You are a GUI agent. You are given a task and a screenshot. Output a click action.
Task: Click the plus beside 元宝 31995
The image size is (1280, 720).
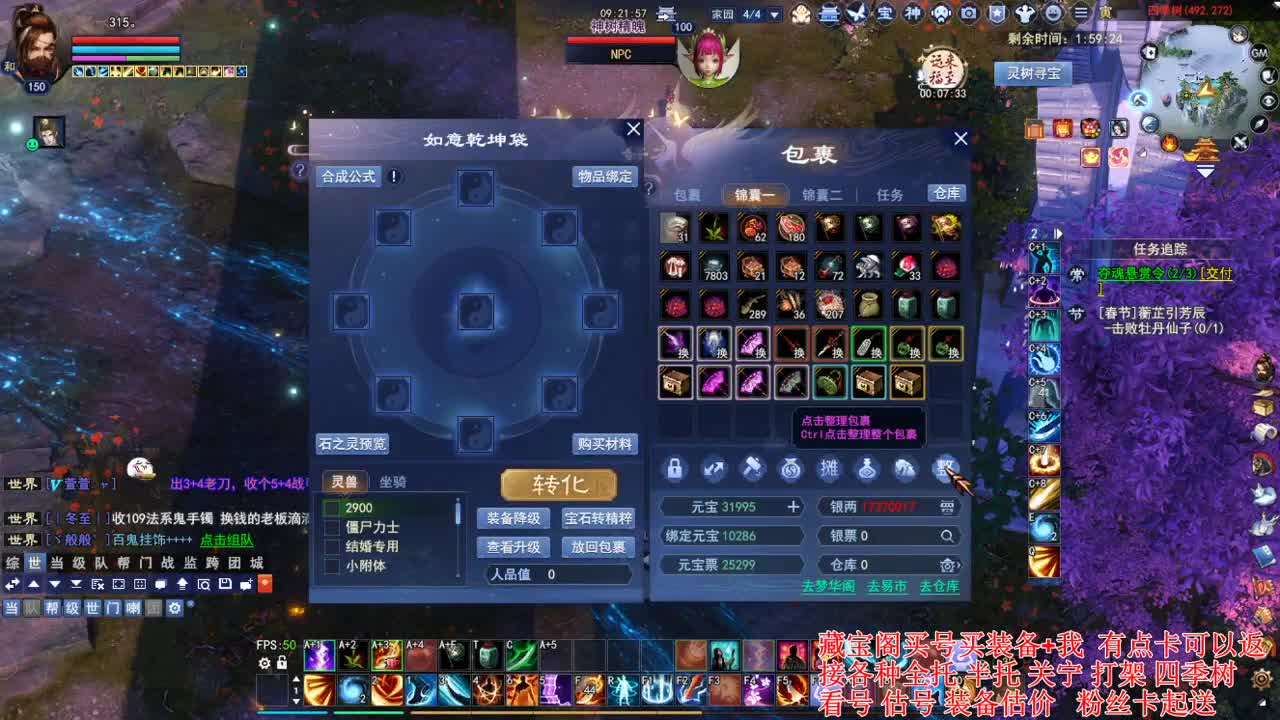click(792, 506)
